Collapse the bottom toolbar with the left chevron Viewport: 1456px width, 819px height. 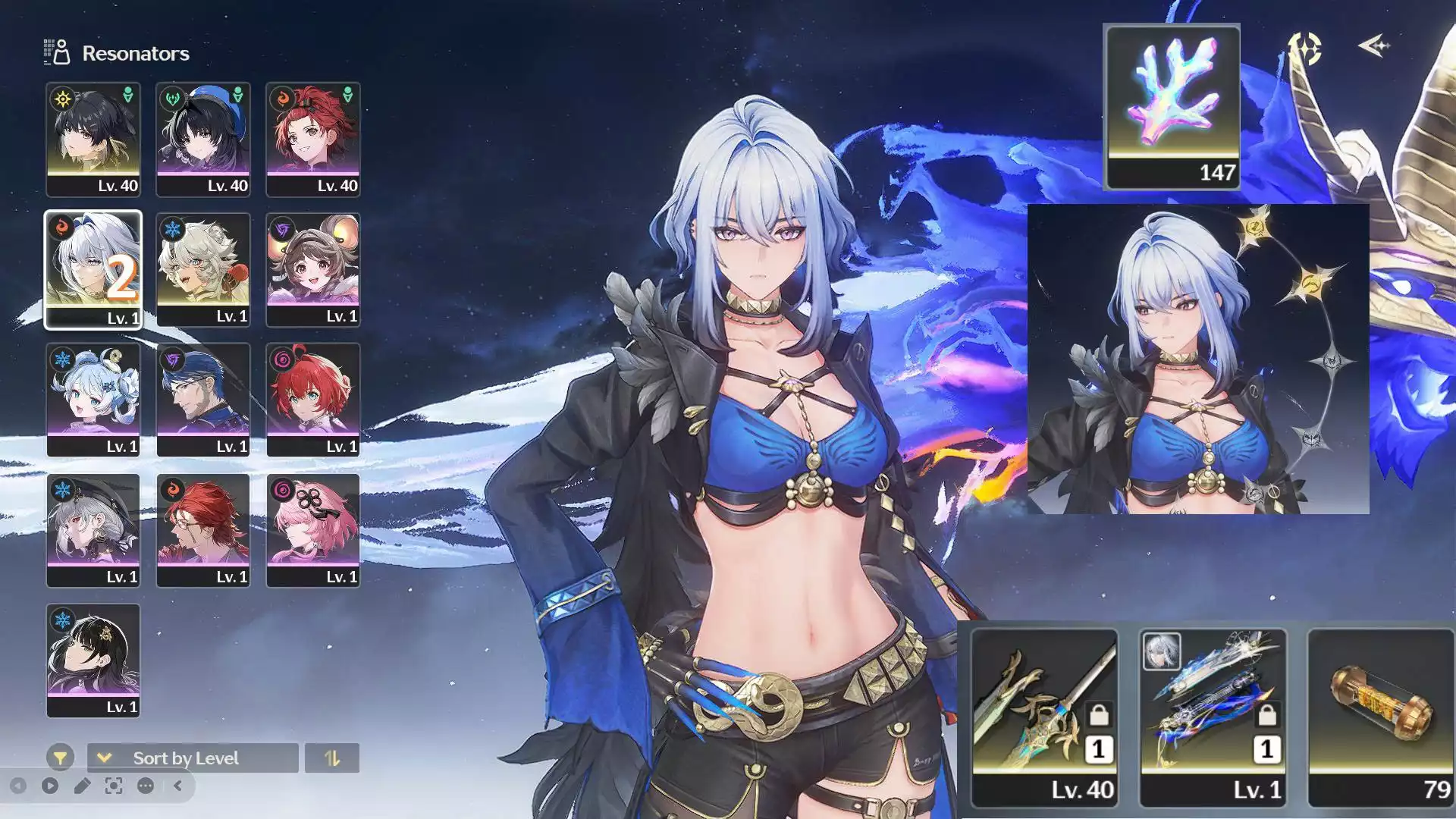177,786
